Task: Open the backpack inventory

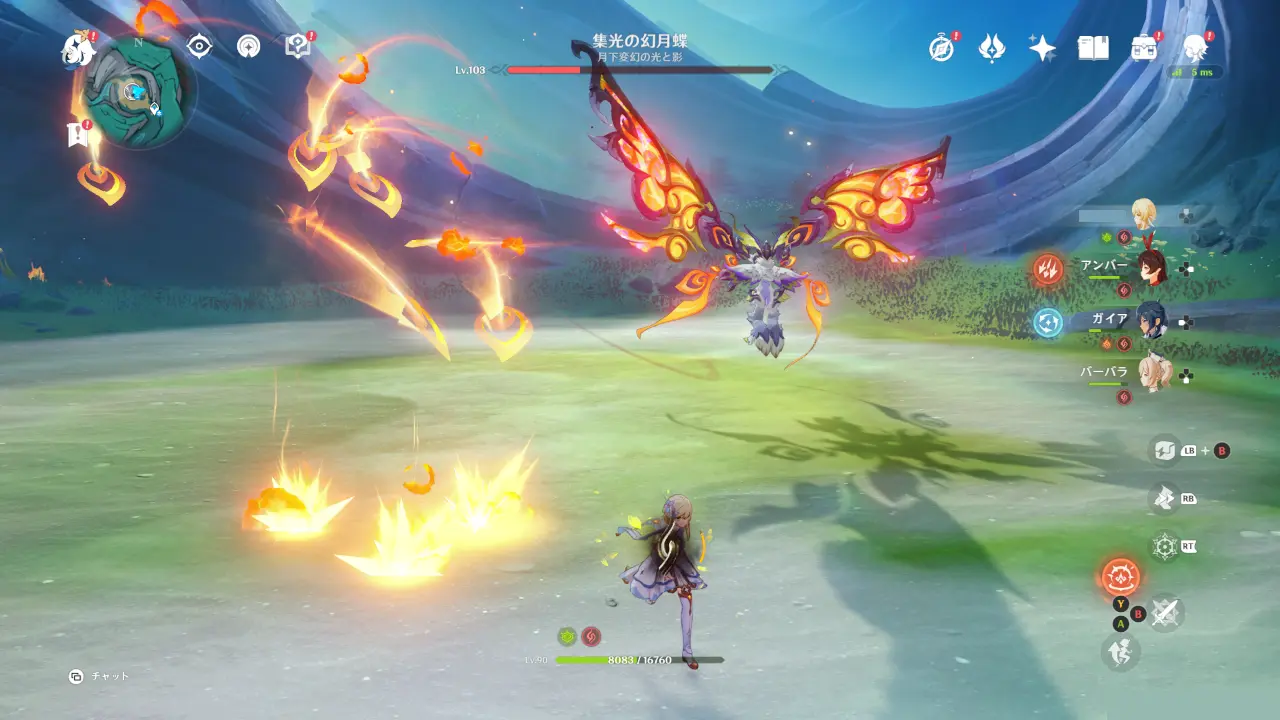Action: pyautogui.click(x=1143, y=48)
